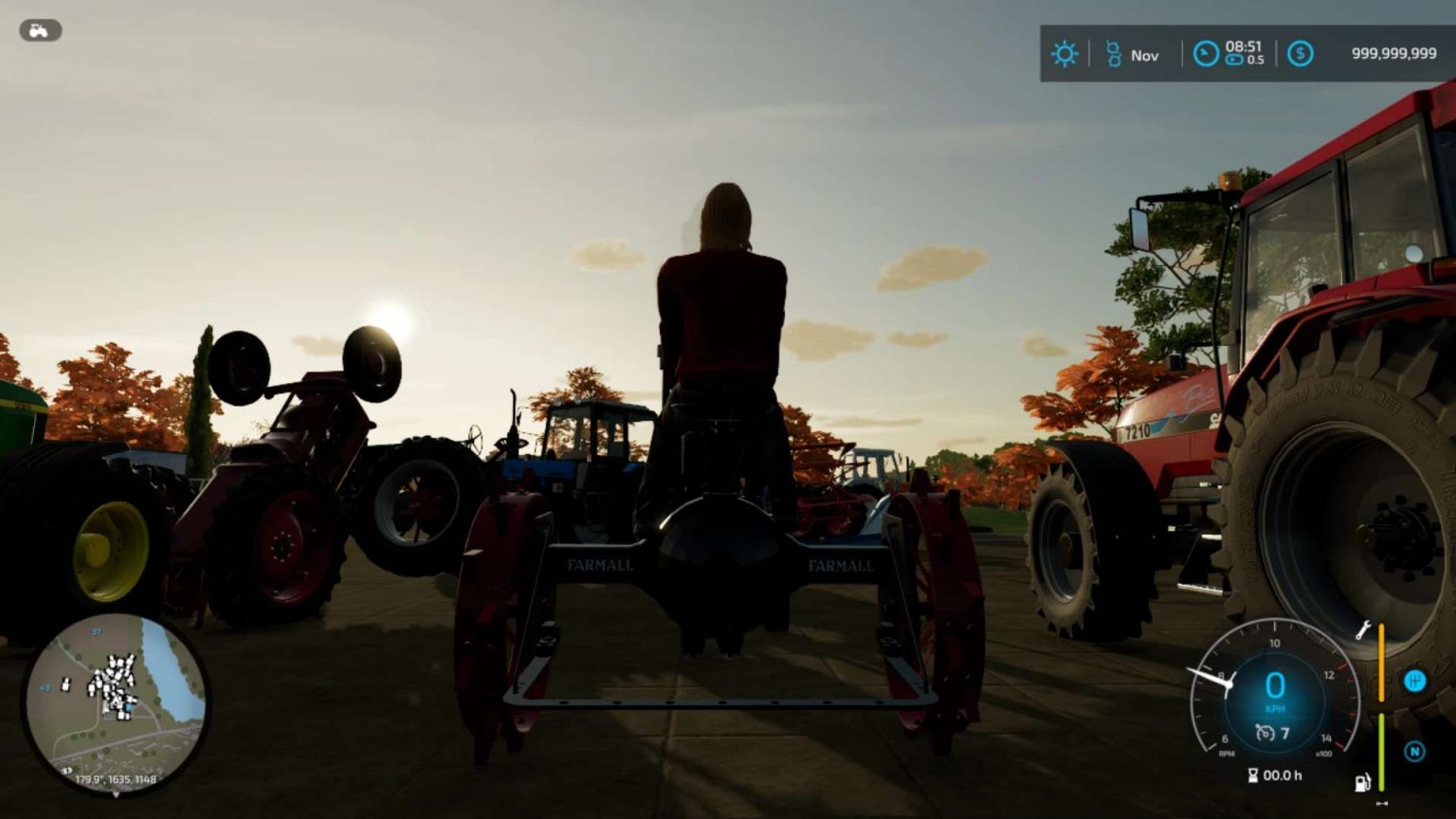Select the KPH speed readout

point(1276,707)
